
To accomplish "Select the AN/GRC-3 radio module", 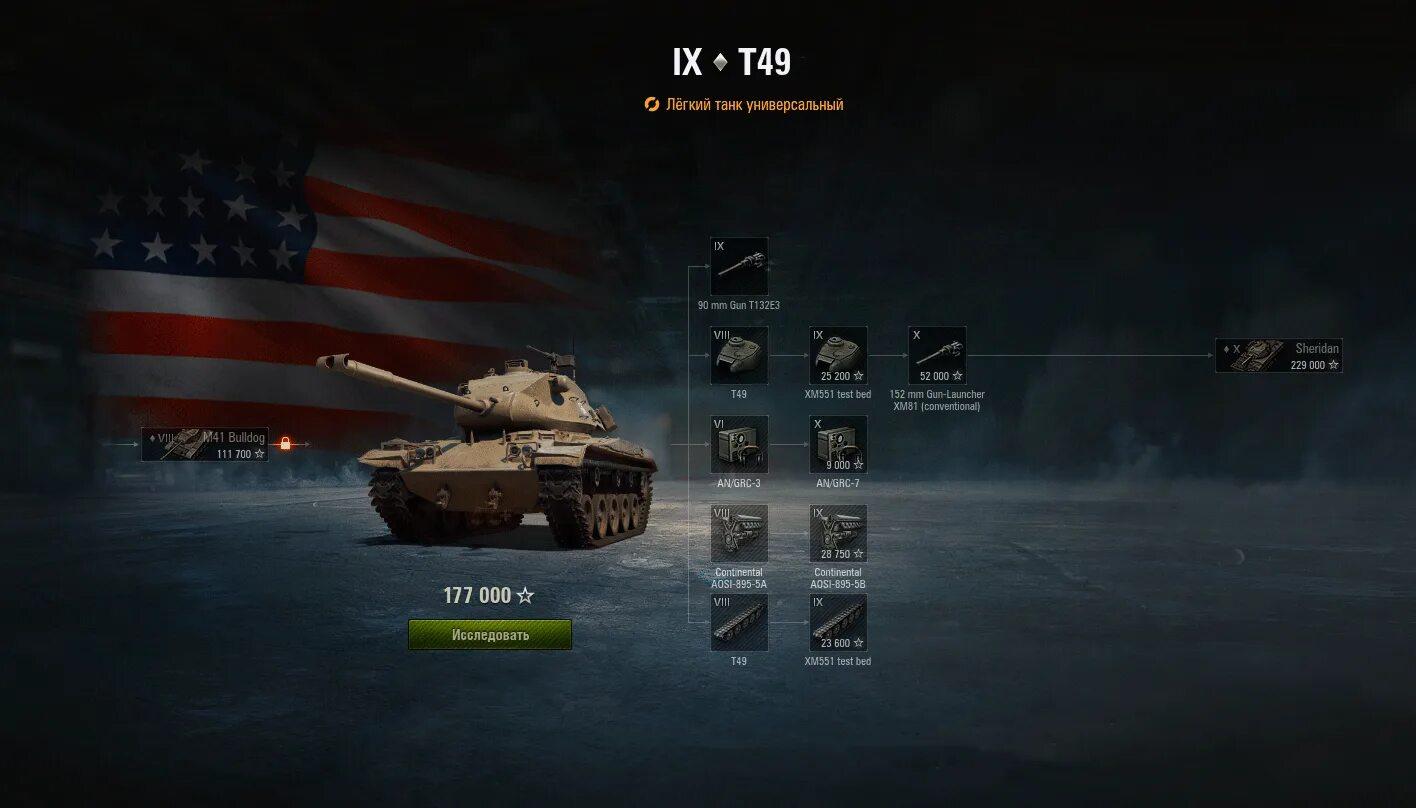I will (739, 444).
